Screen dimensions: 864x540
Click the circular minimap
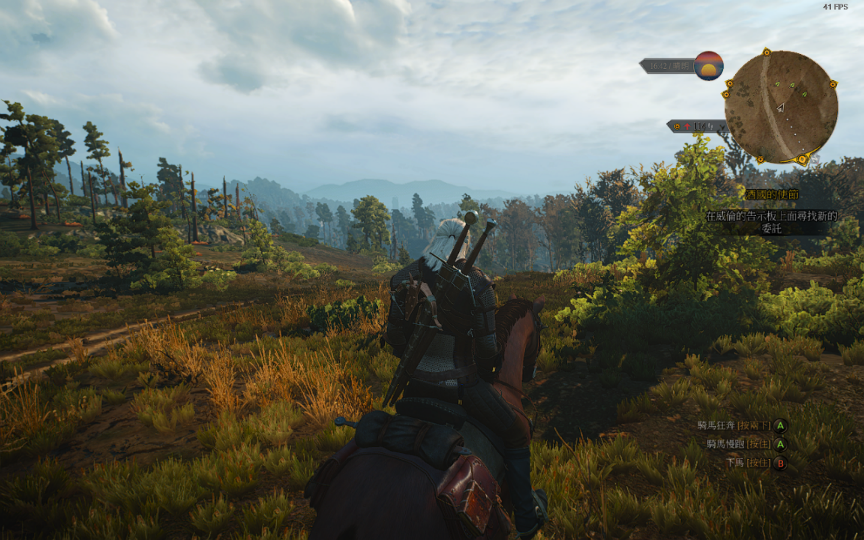pyautogui.click(x=781, y=107)
